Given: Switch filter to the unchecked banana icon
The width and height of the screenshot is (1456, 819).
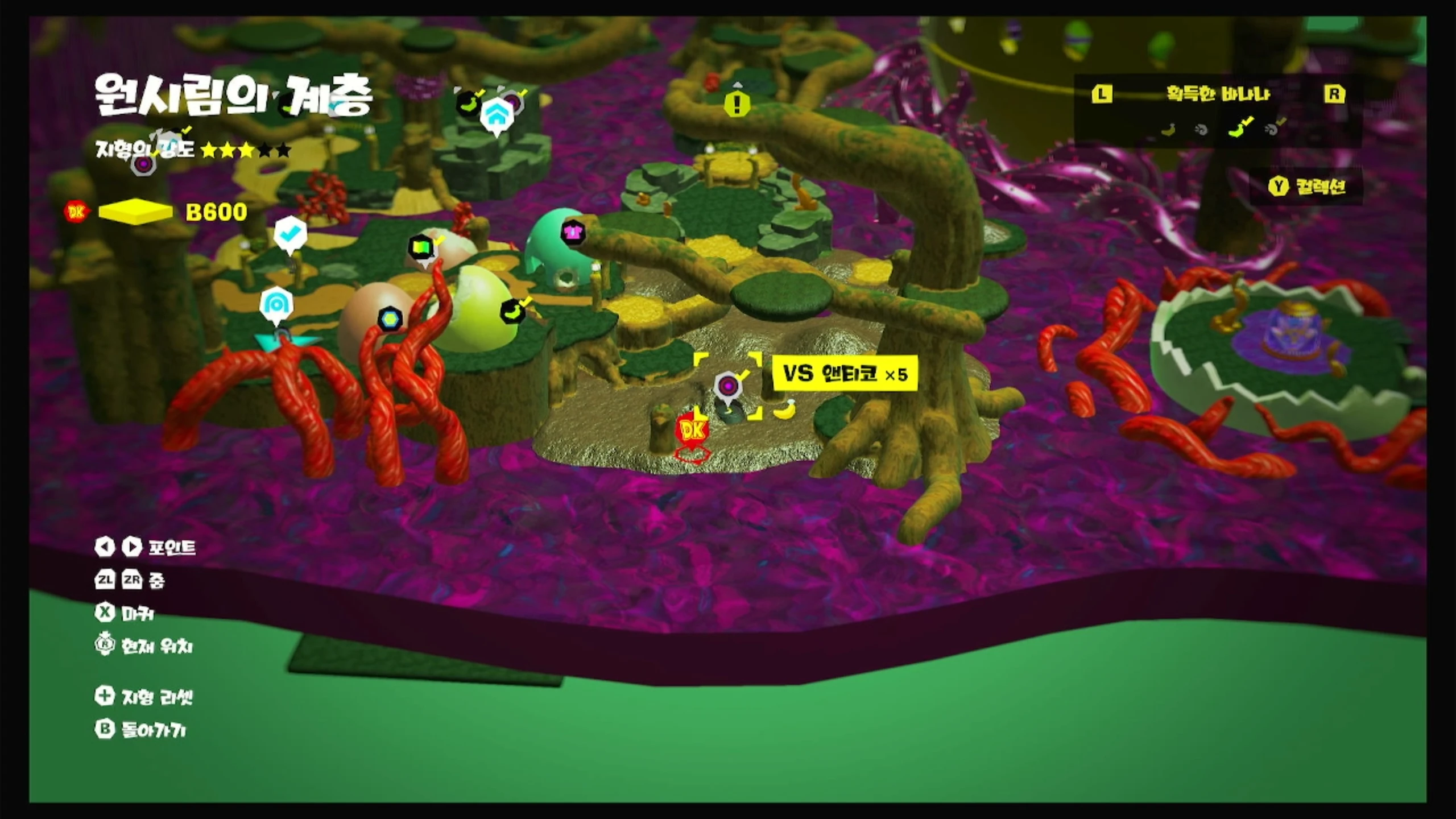Looking at the screenshot, I should [x=1168, y=130].
